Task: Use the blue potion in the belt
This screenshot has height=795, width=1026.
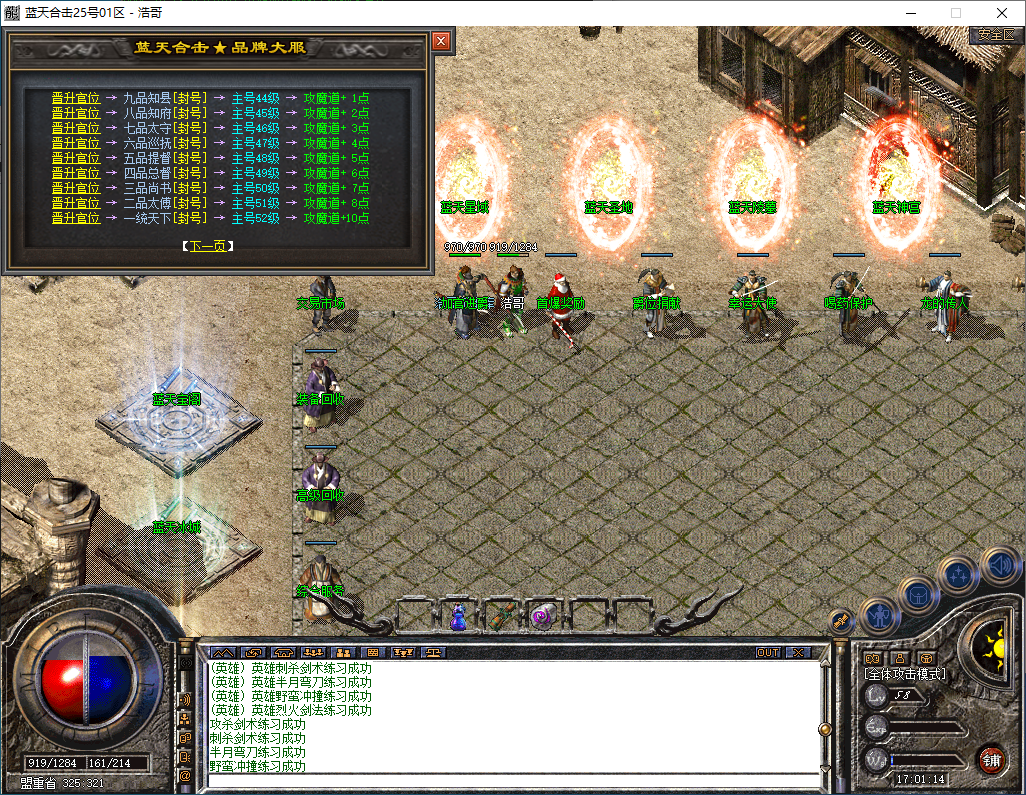Action: 458,616
